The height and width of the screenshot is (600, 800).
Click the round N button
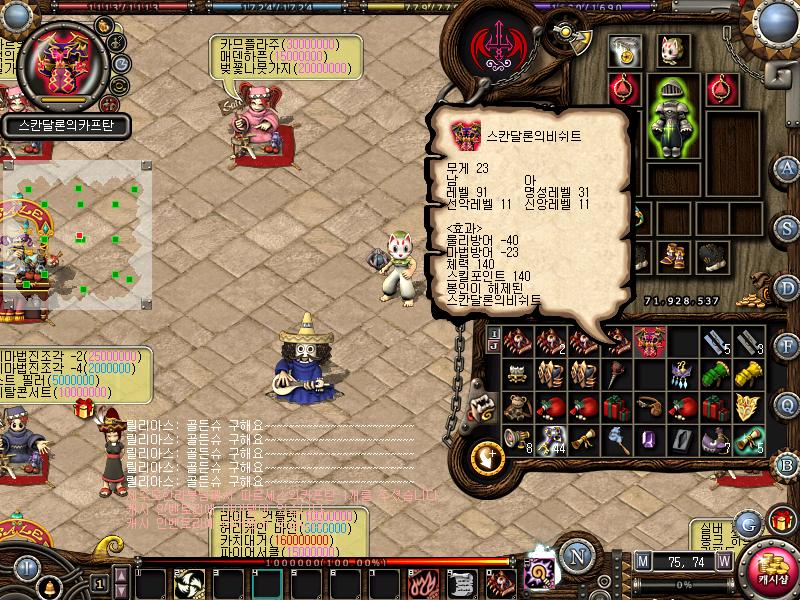coord(575,557)
